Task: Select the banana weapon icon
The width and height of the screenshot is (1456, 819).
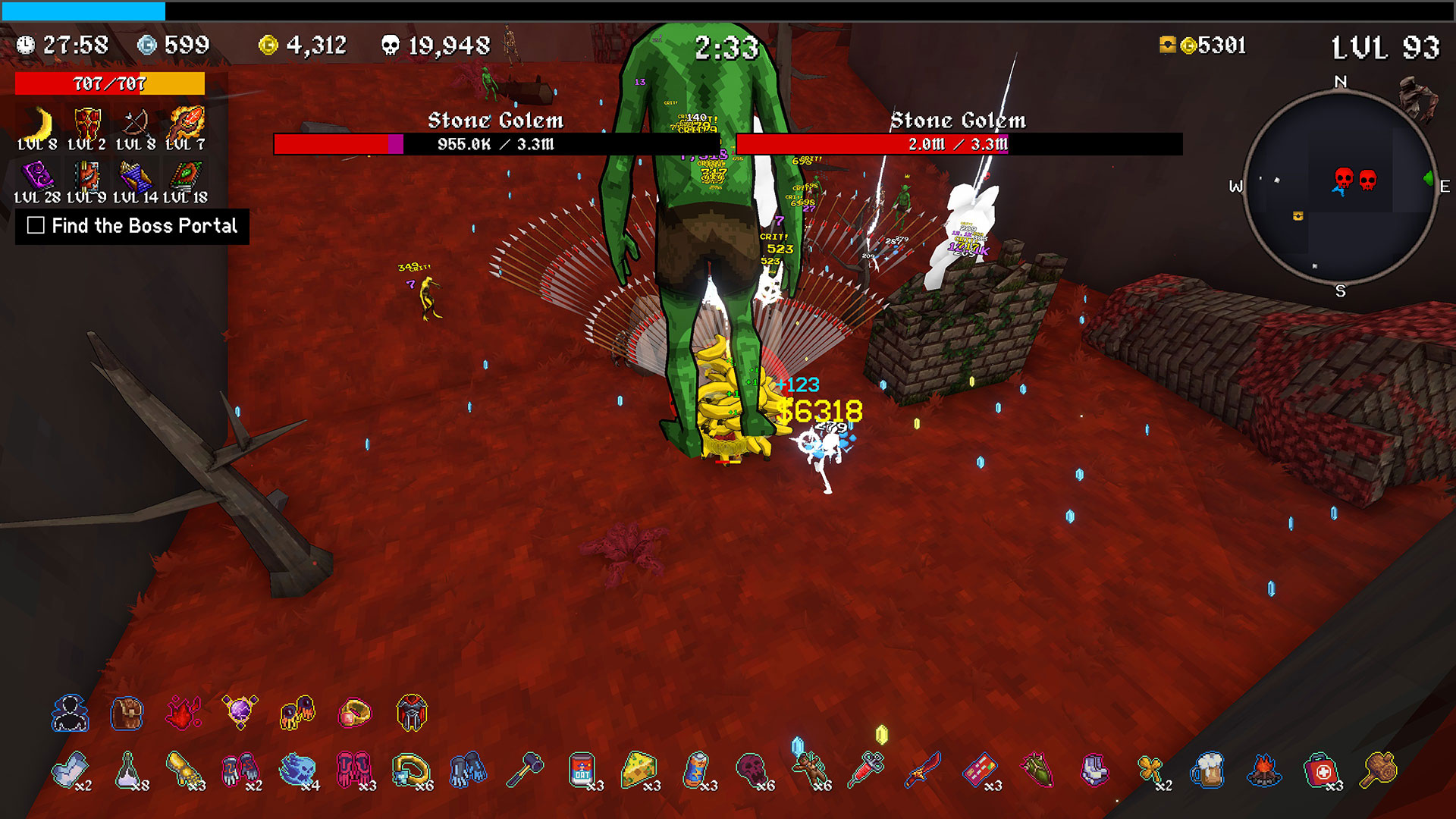Action: 38,124
